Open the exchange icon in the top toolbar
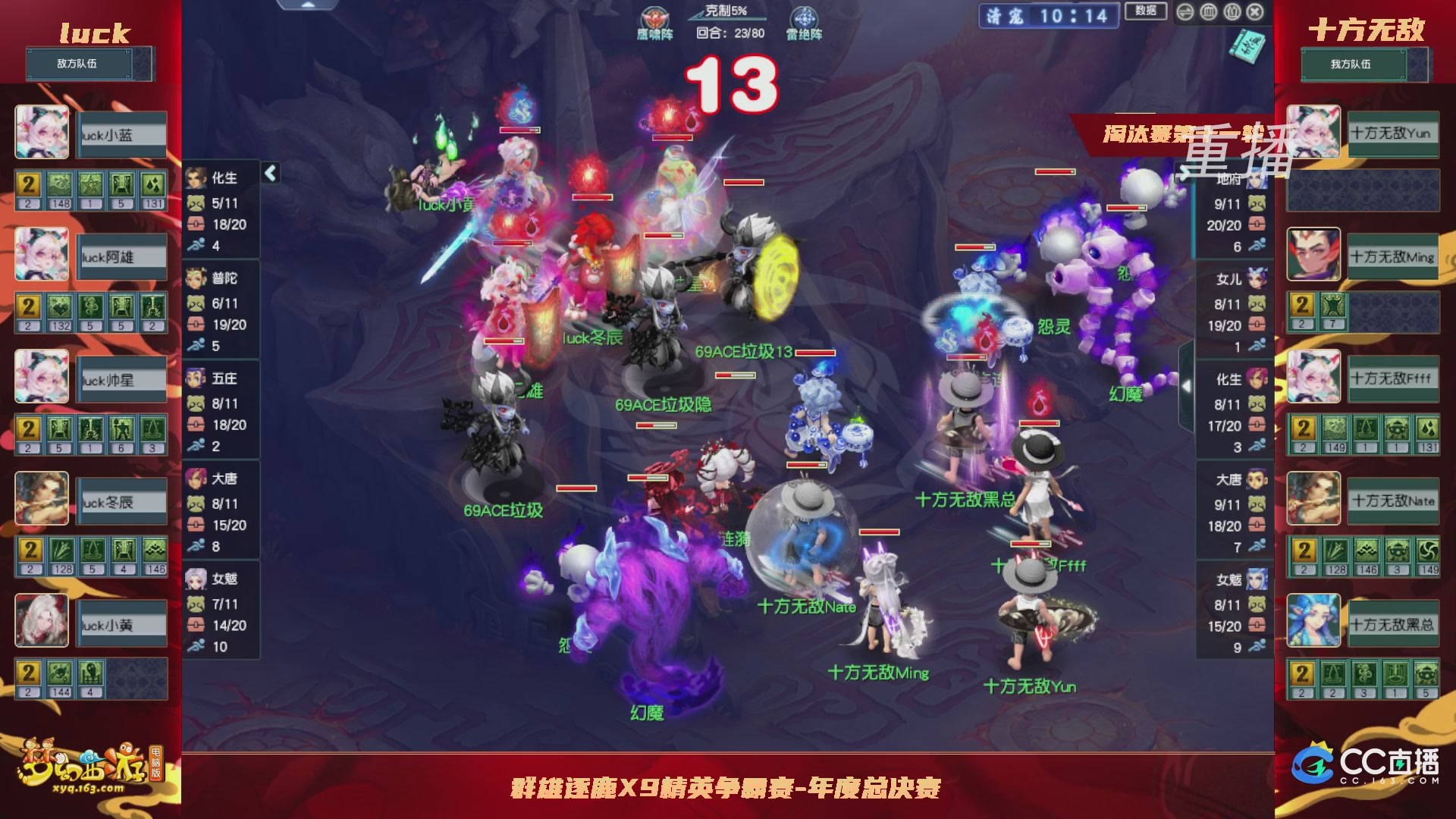Image resolution: width=1456 pixels, height=819 pixels. tap(1185, 12)
